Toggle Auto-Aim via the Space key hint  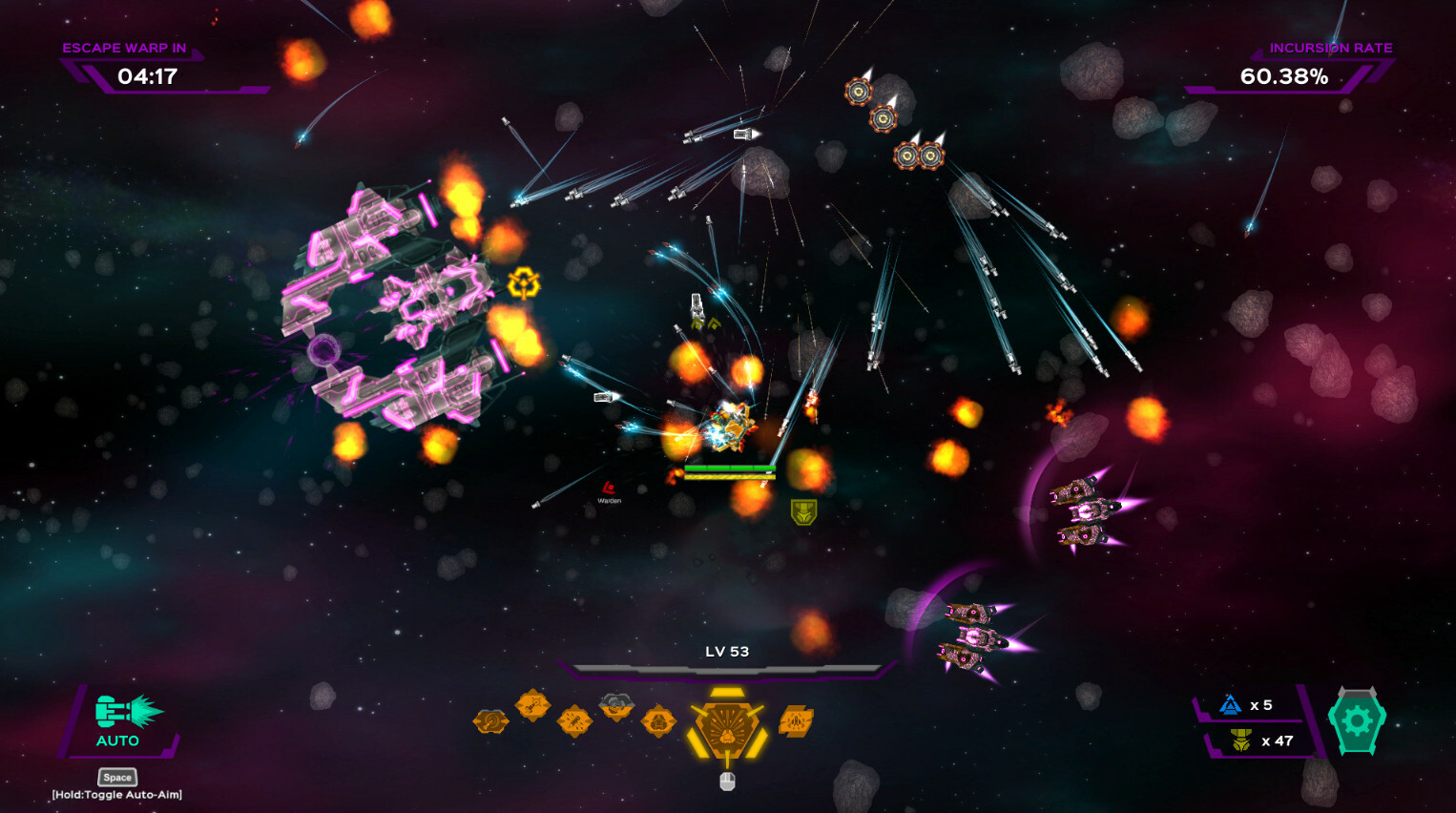tap(116, 777)
